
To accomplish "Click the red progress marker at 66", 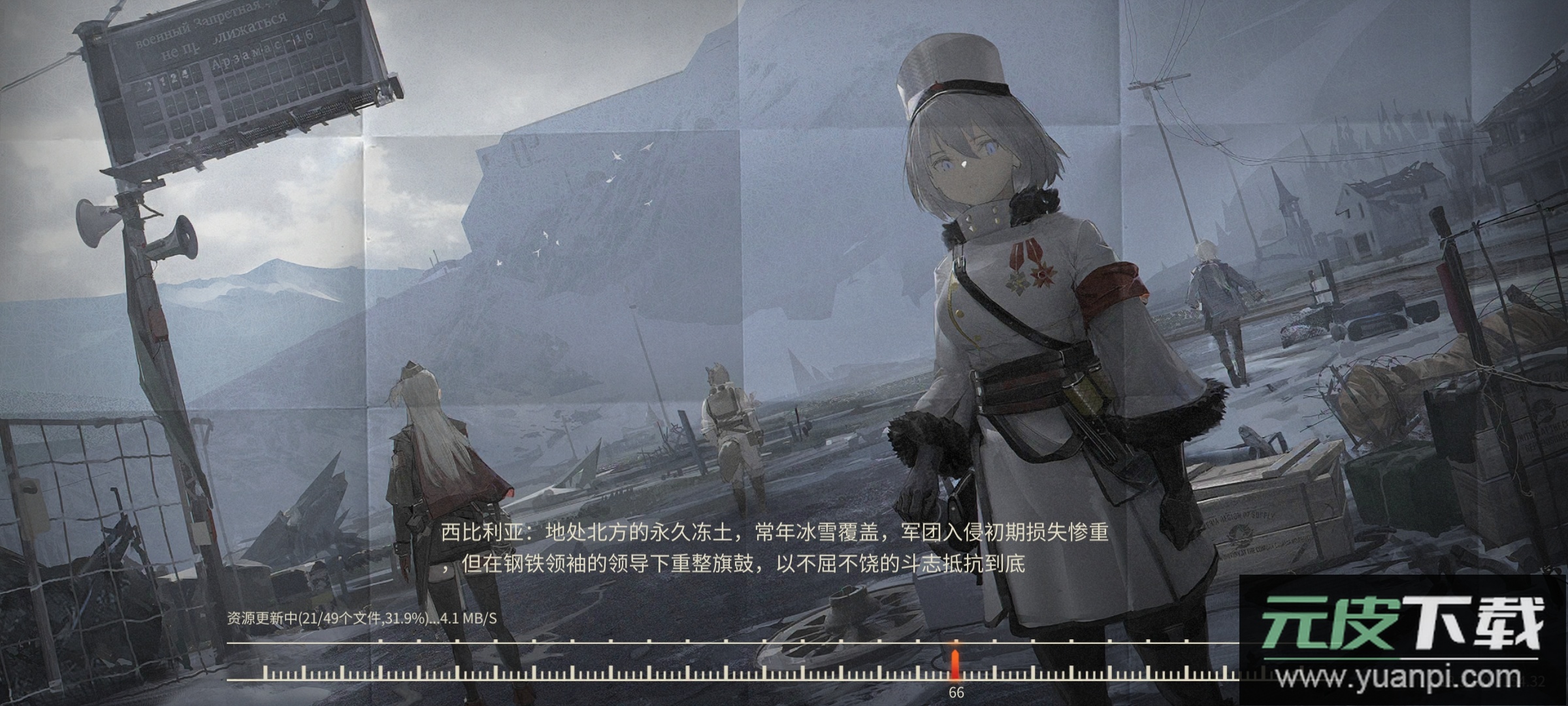I will (x=954, y=660).
